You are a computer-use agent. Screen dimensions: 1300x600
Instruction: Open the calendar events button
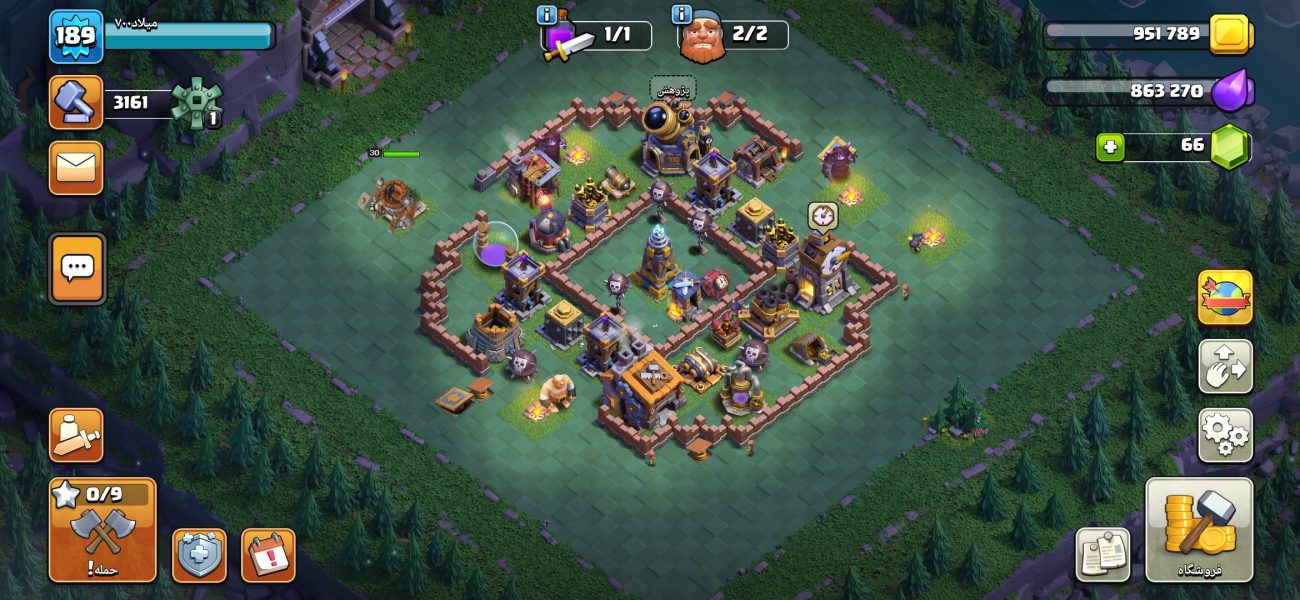[268, 555]
